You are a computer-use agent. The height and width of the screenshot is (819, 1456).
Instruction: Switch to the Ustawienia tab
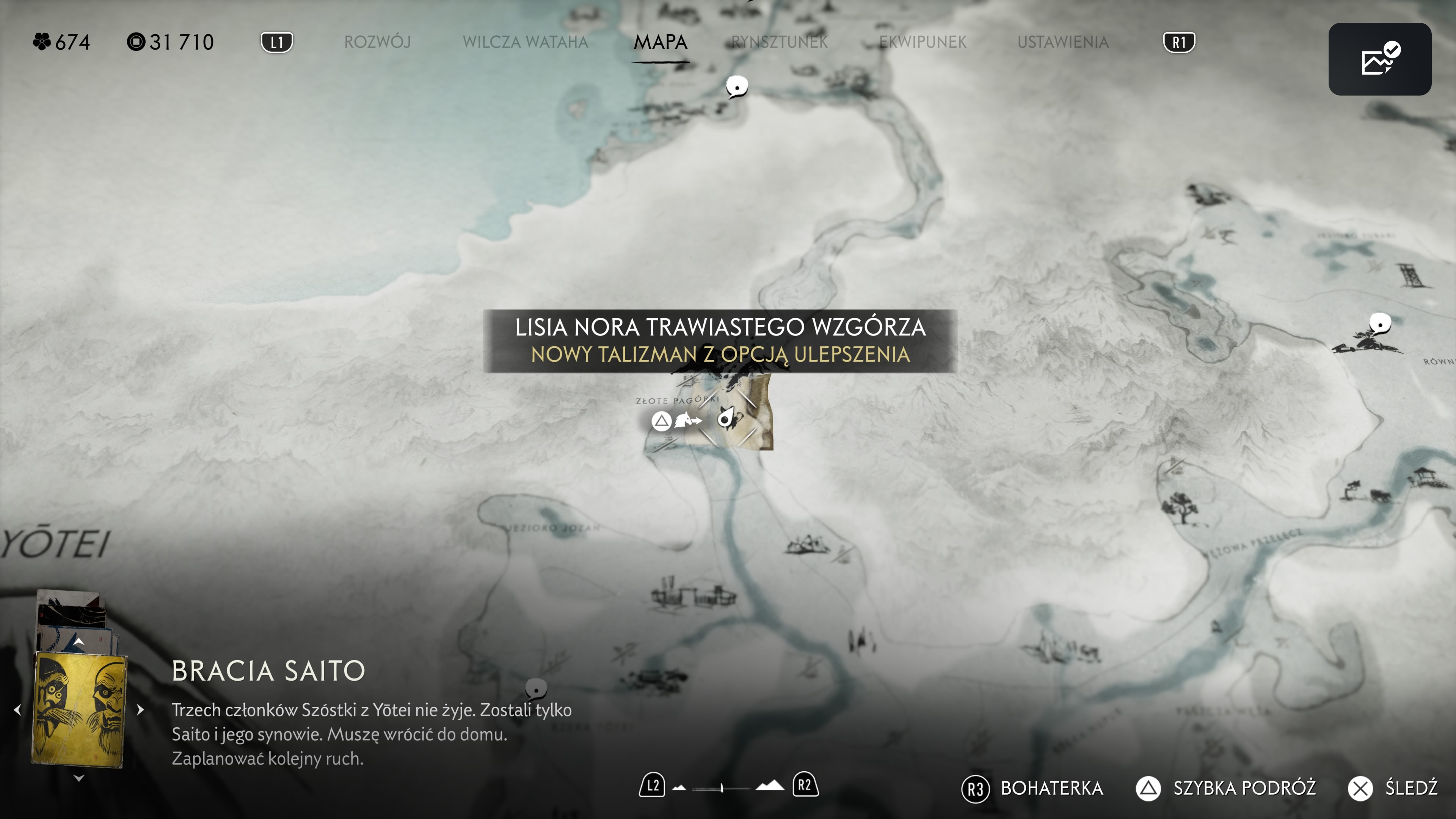click(1062, 42)
